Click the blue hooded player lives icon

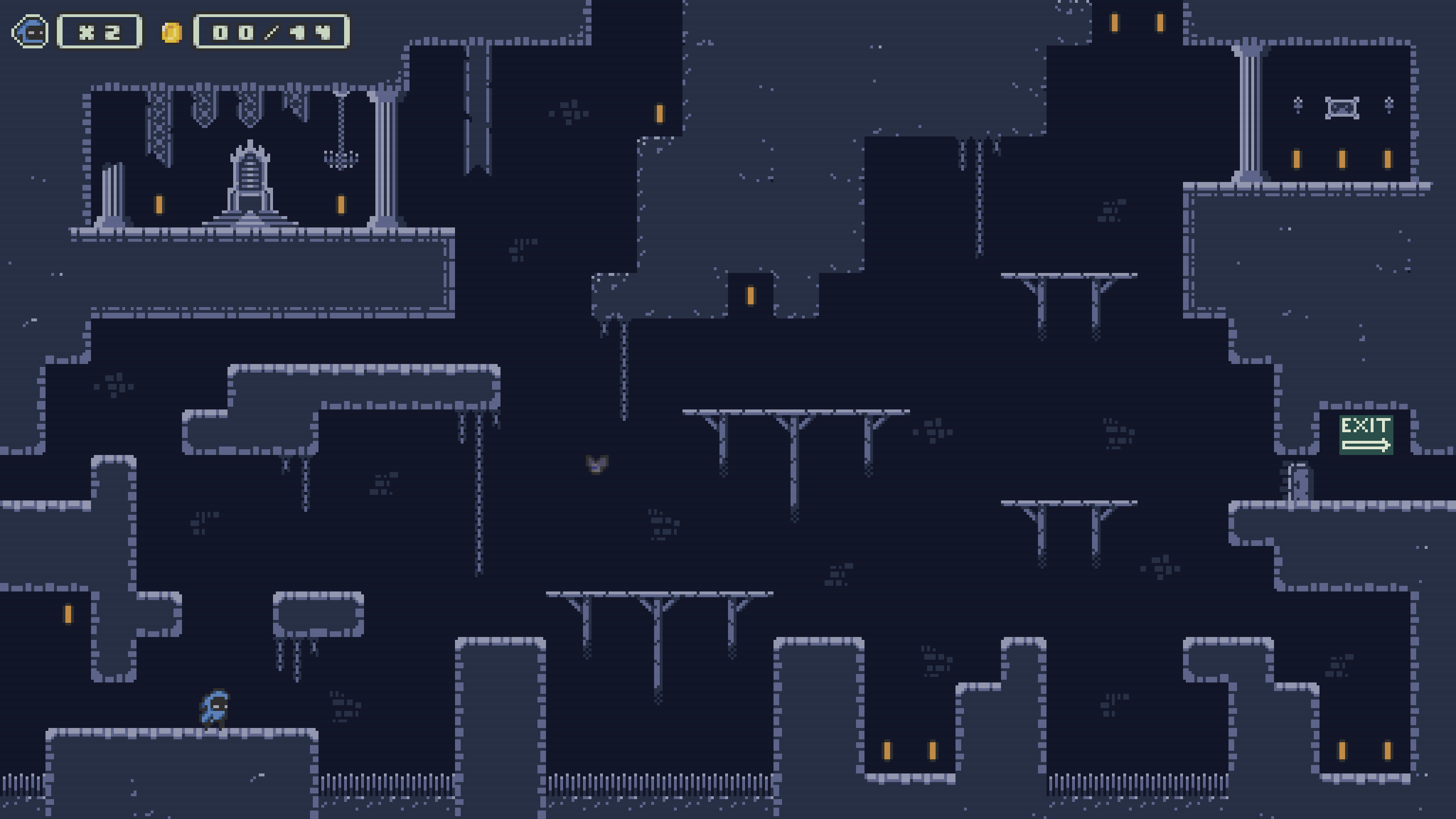click(x=30, y=32)
